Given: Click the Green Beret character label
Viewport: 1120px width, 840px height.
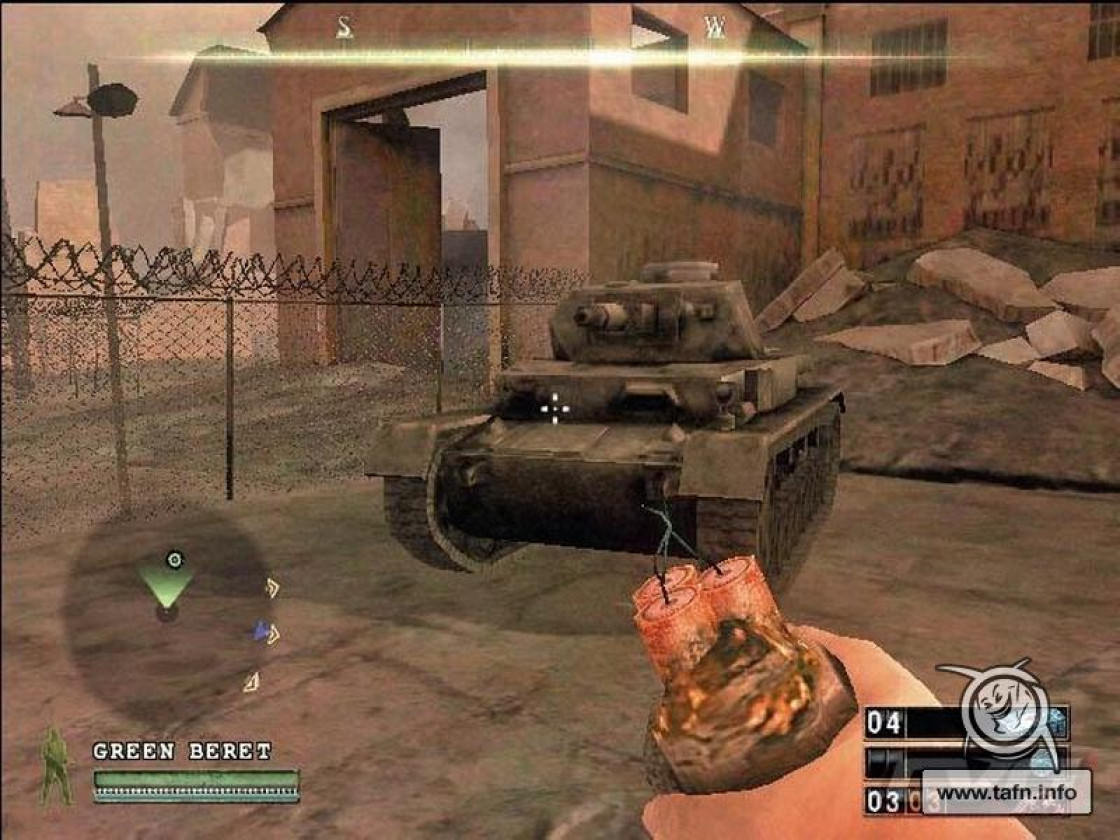Looking at the screenshot, I should click(x=182, y=751).
